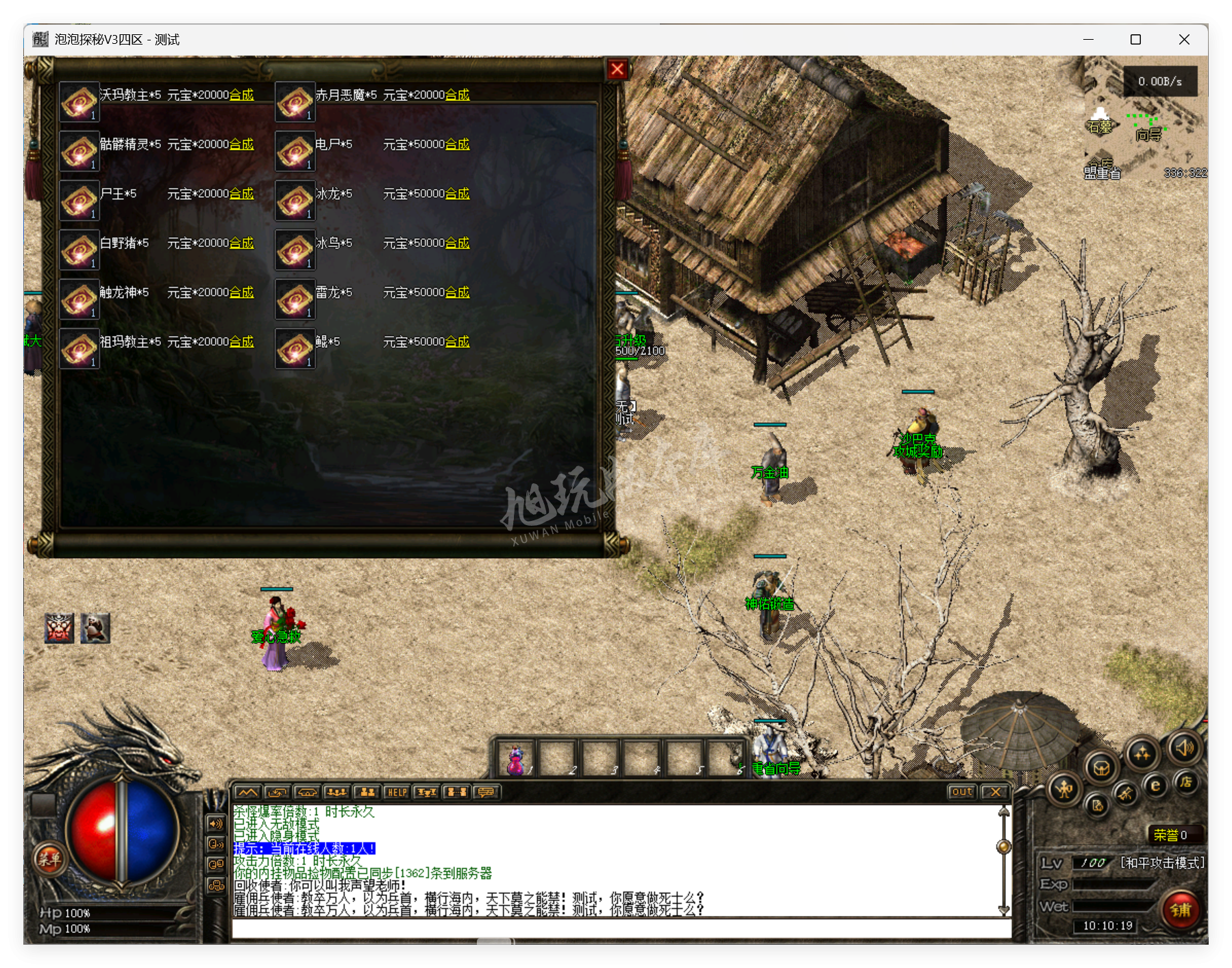Click the trade icon in the chat toolbar
This screenshot has height=968, width=1232.
coord(278,792)
